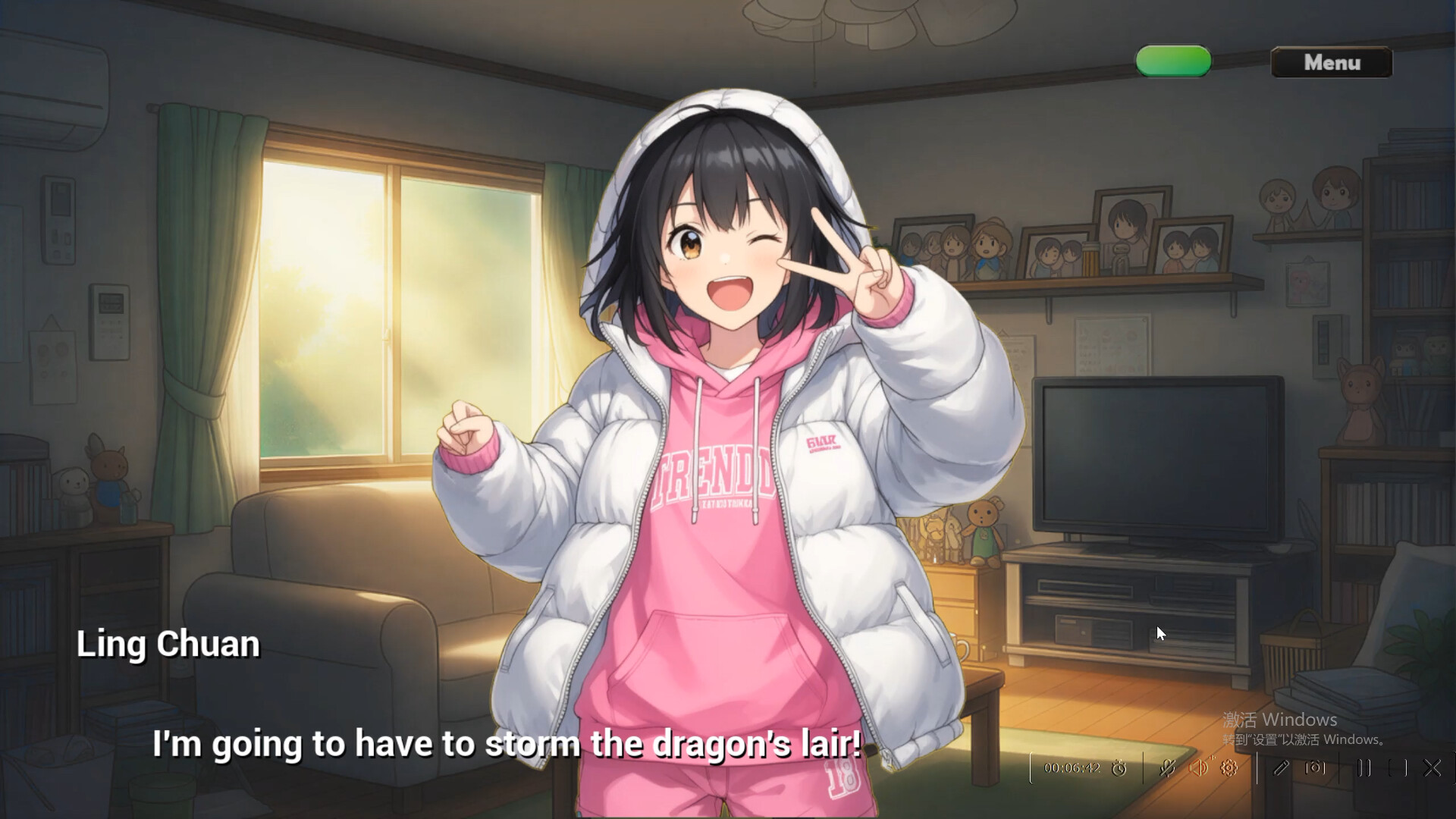Viewport: 1456px width, 819px height.
Task: Pause the recording with the pause icon
Action: 1364,768
